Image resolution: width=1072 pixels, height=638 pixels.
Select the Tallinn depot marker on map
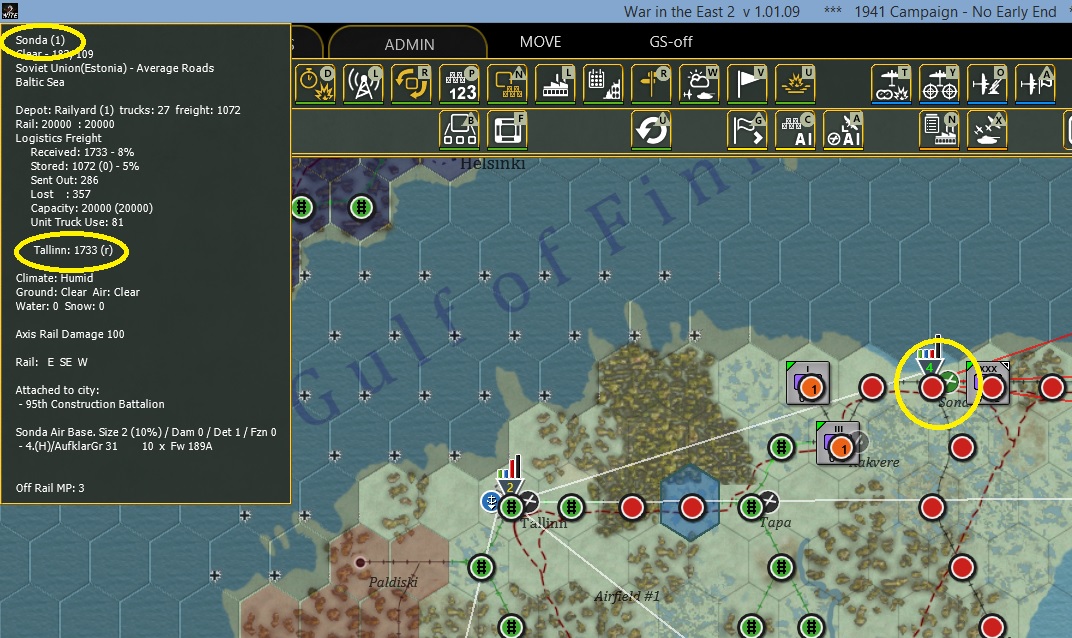pyautogui.click(x=511, y=486)
